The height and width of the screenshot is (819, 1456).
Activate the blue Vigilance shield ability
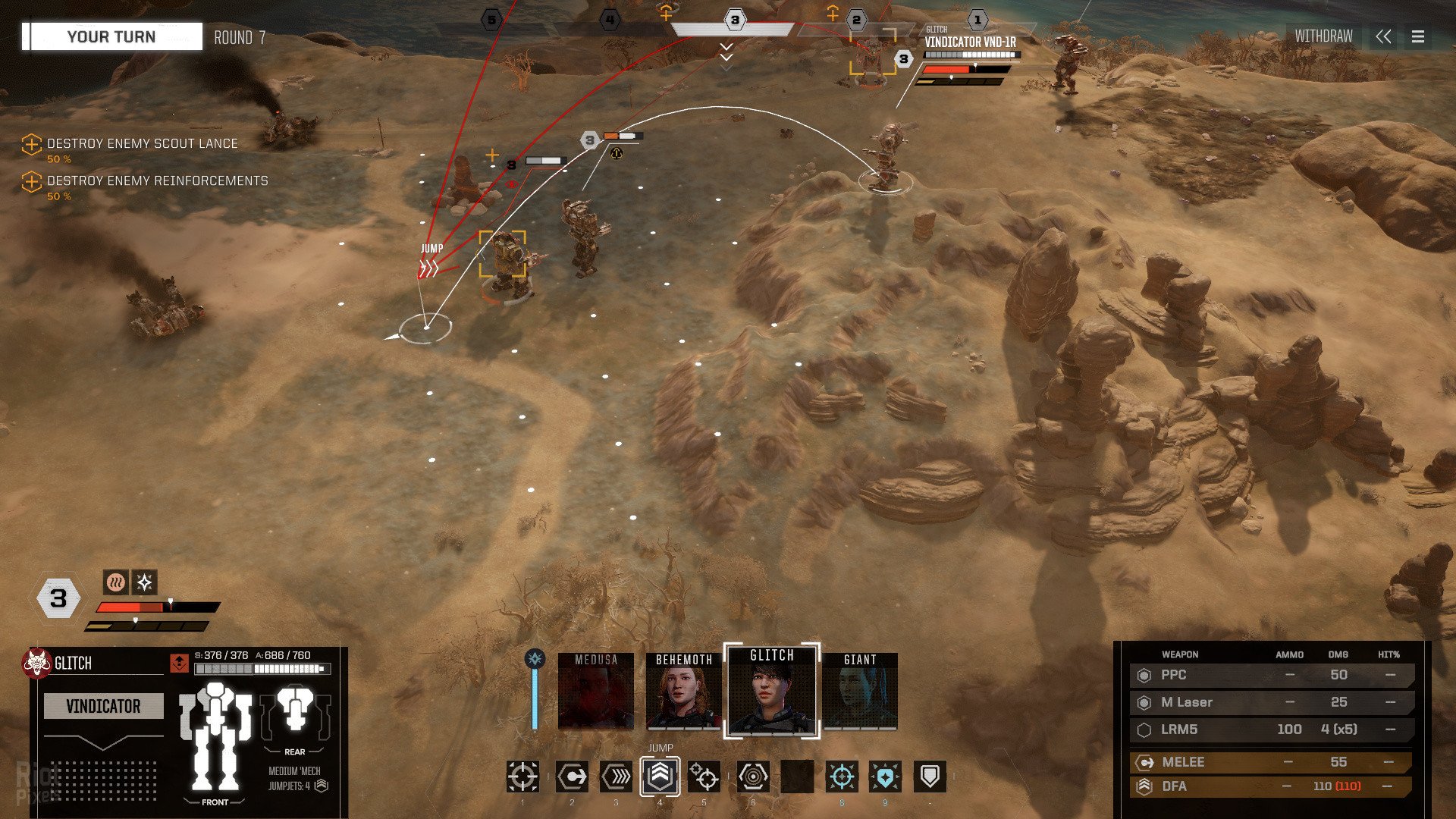(x=885, y=777)
